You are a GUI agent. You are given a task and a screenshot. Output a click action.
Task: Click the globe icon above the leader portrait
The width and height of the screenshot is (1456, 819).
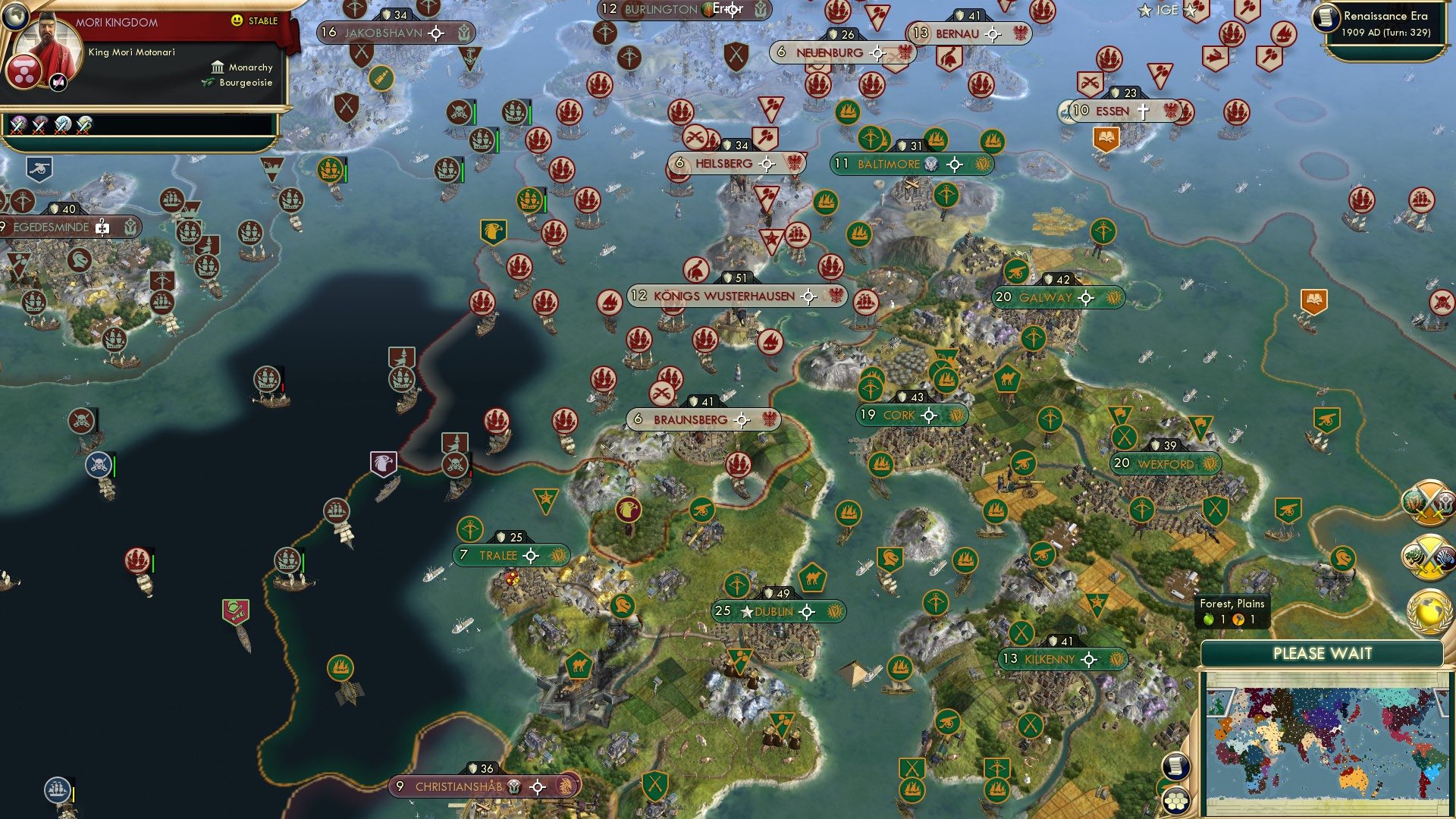(x=16, y=15)
